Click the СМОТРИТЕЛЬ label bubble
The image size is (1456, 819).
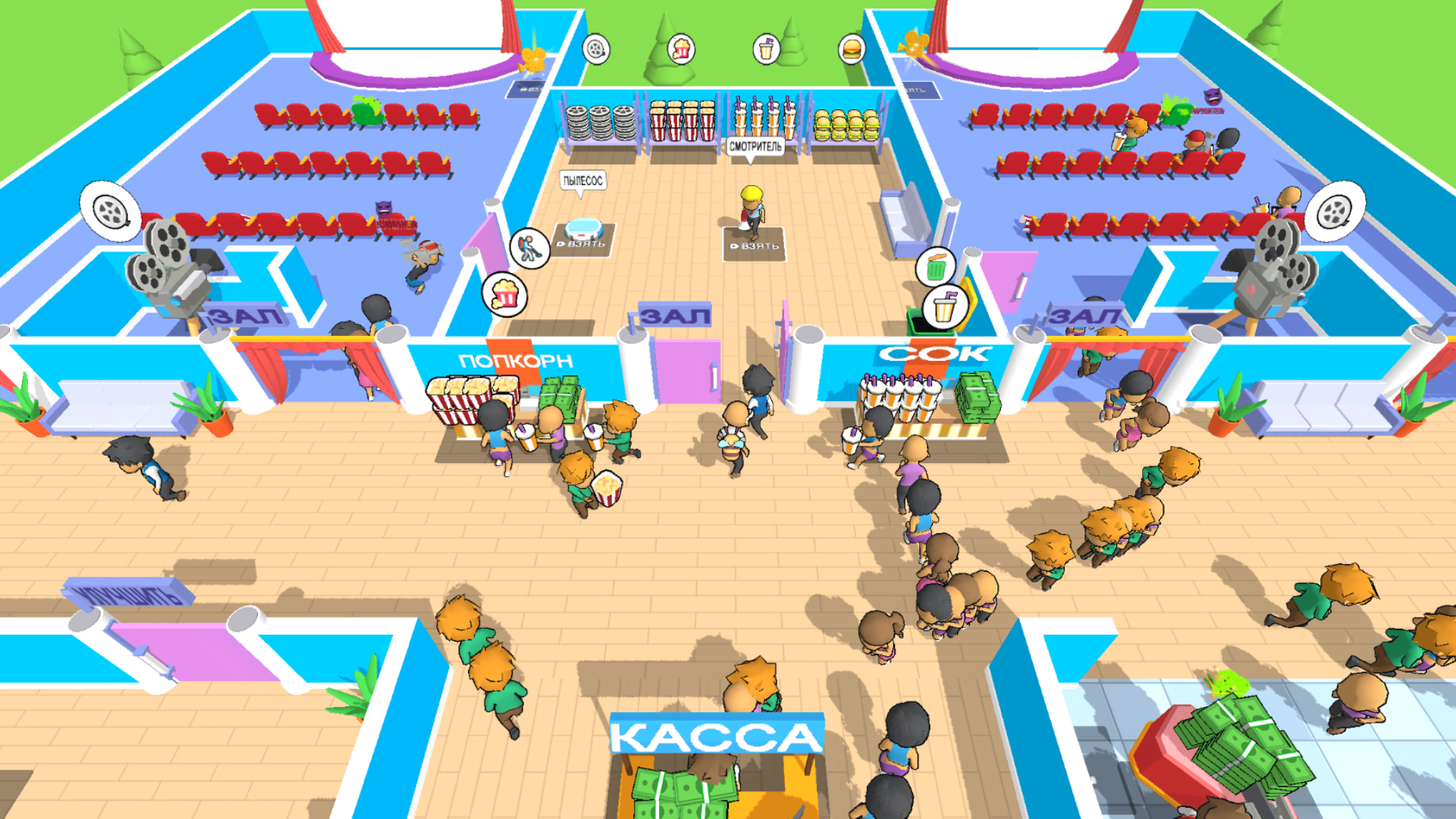(x=755, y=146)
